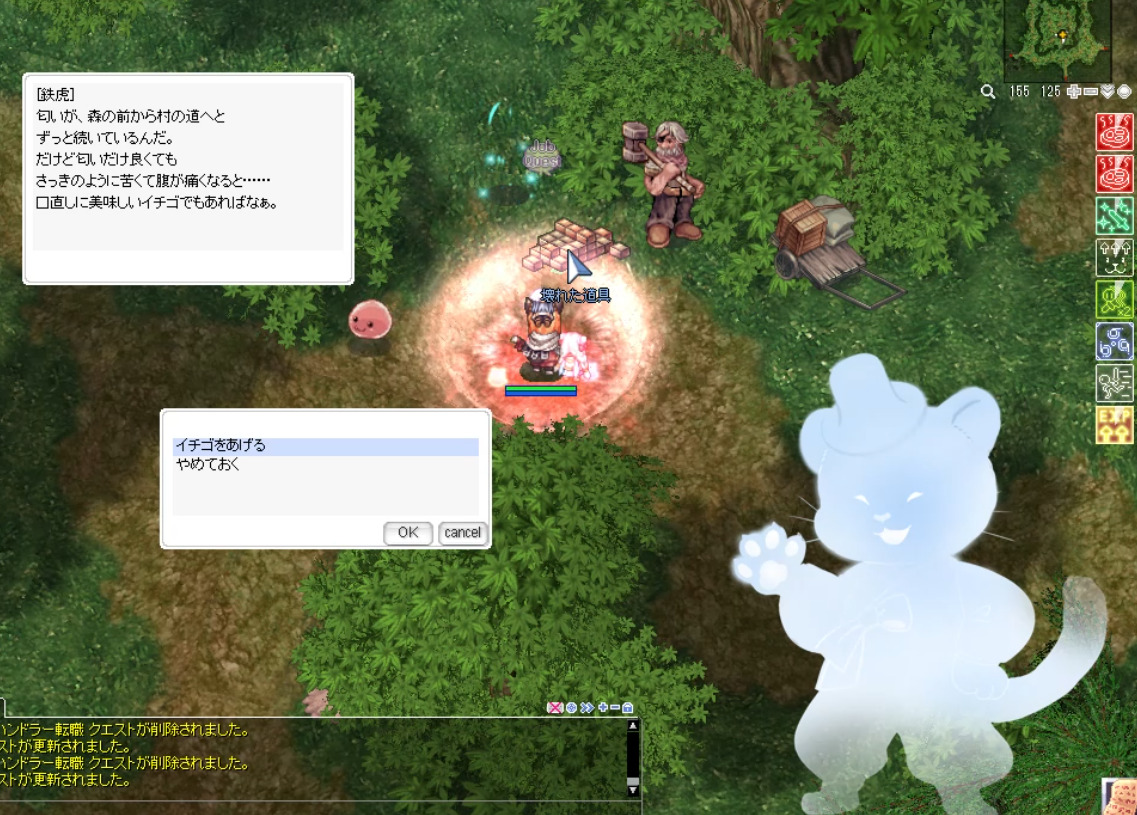
Task: Click the double right arrow above the chat
Action: [586, 708]
